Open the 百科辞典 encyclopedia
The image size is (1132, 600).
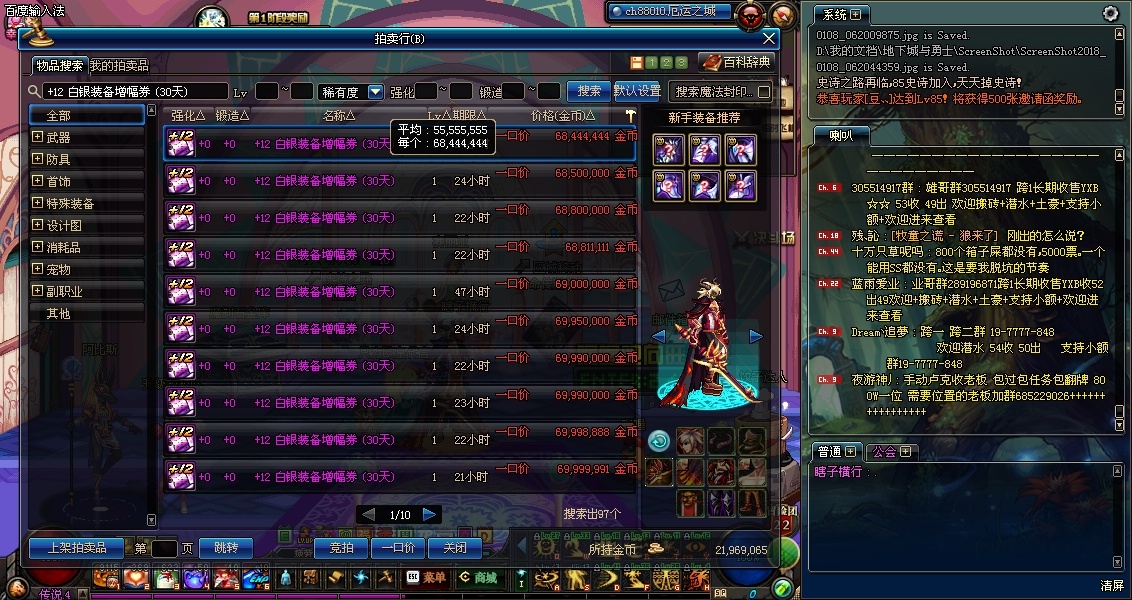(x=738, y=62)
